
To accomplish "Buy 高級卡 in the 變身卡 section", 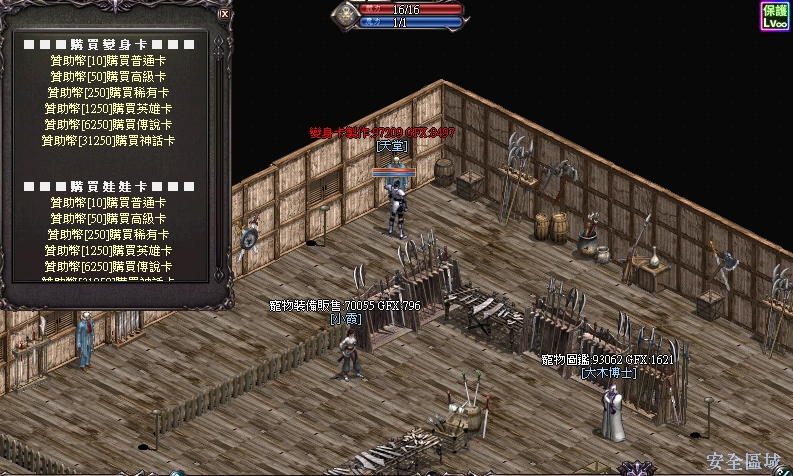I will click(x=108, y=77).
